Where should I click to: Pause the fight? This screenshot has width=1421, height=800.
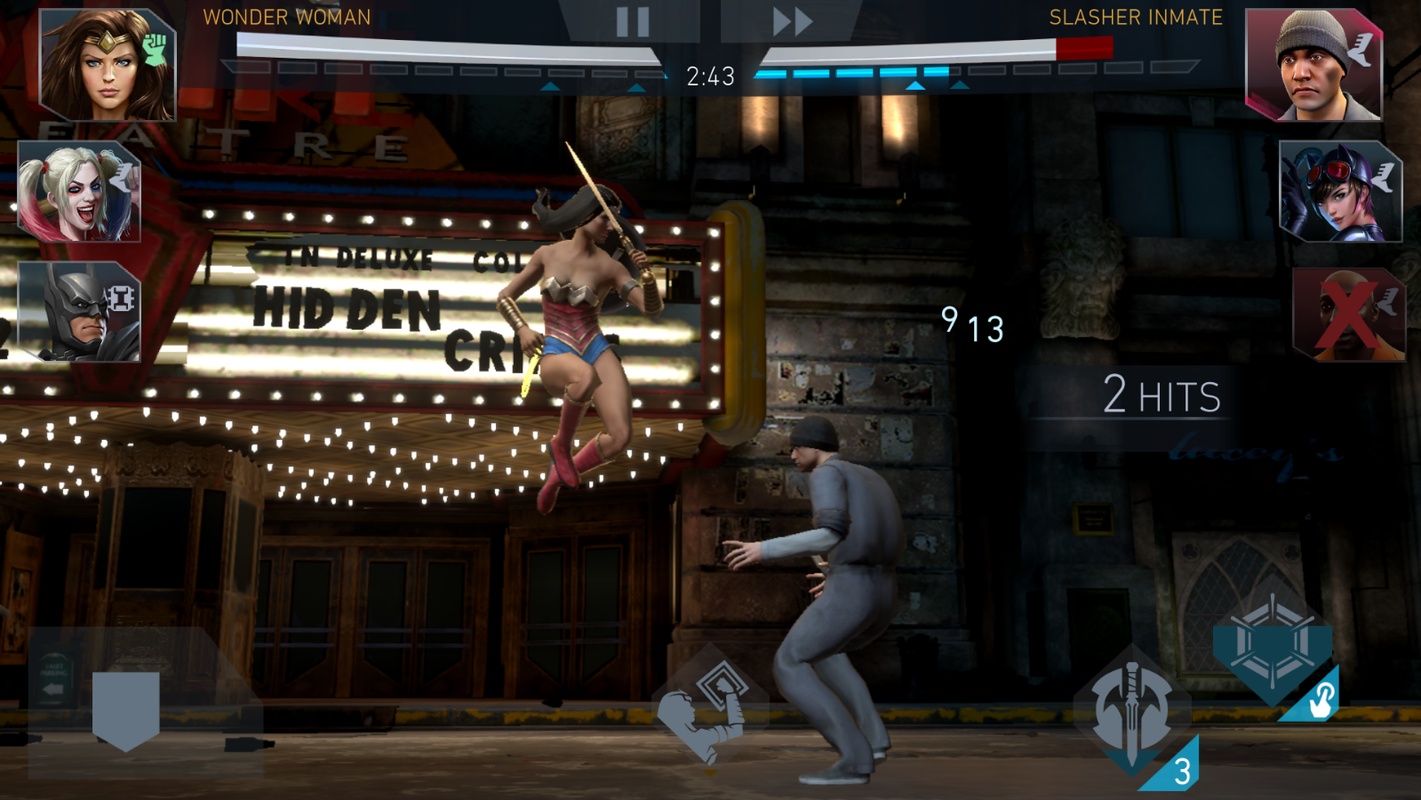click(632, 22)
